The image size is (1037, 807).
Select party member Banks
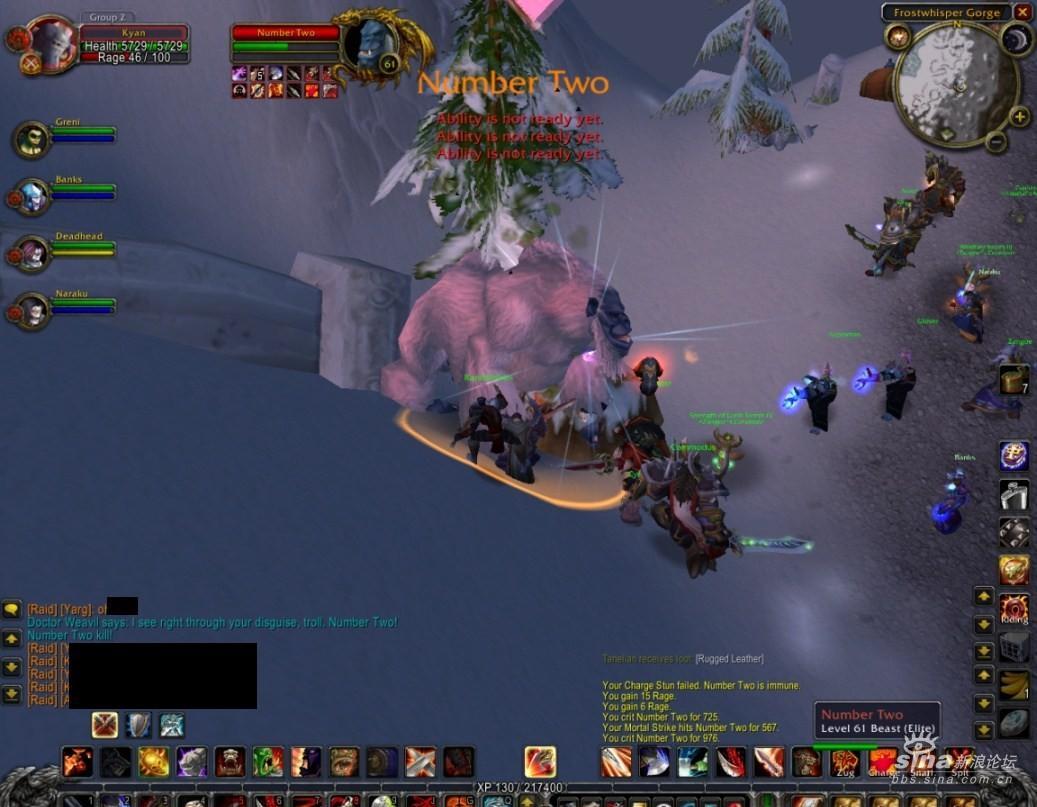click(x=32, y=197)
